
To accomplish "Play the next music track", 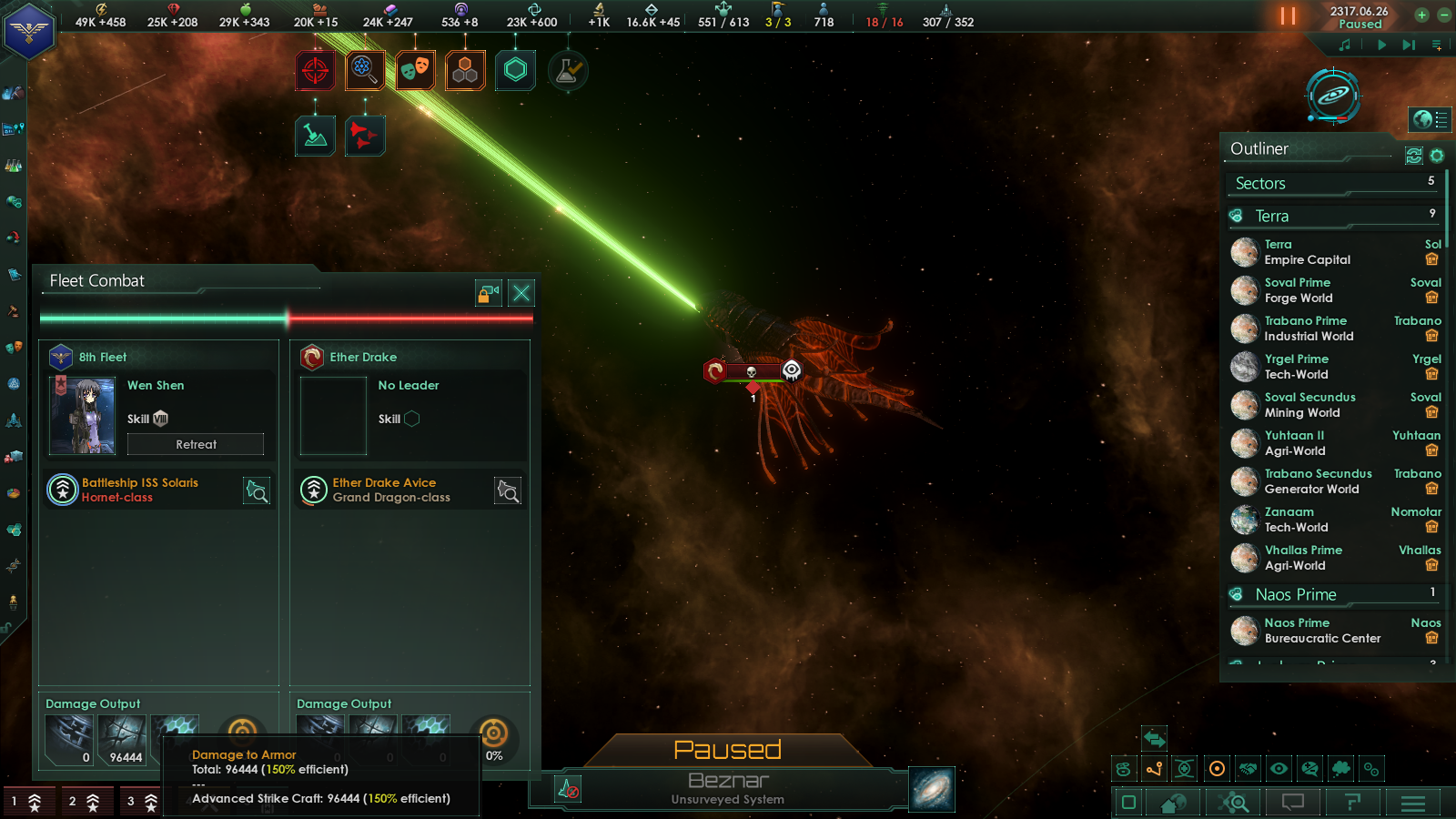I will point(1409,45).
